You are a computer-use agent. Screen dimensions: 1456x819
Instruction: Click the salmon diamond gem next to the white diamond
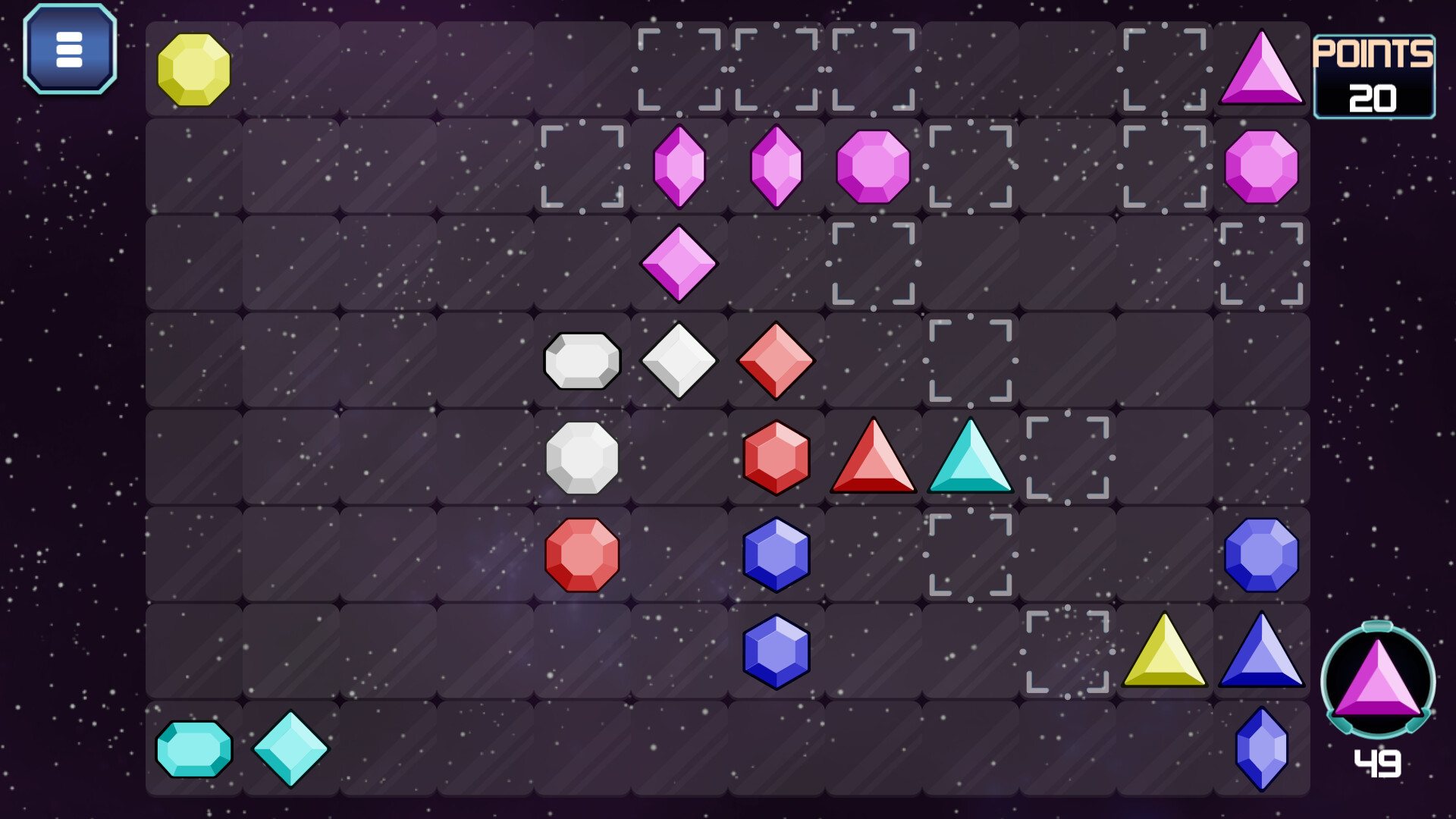point(775,360)
